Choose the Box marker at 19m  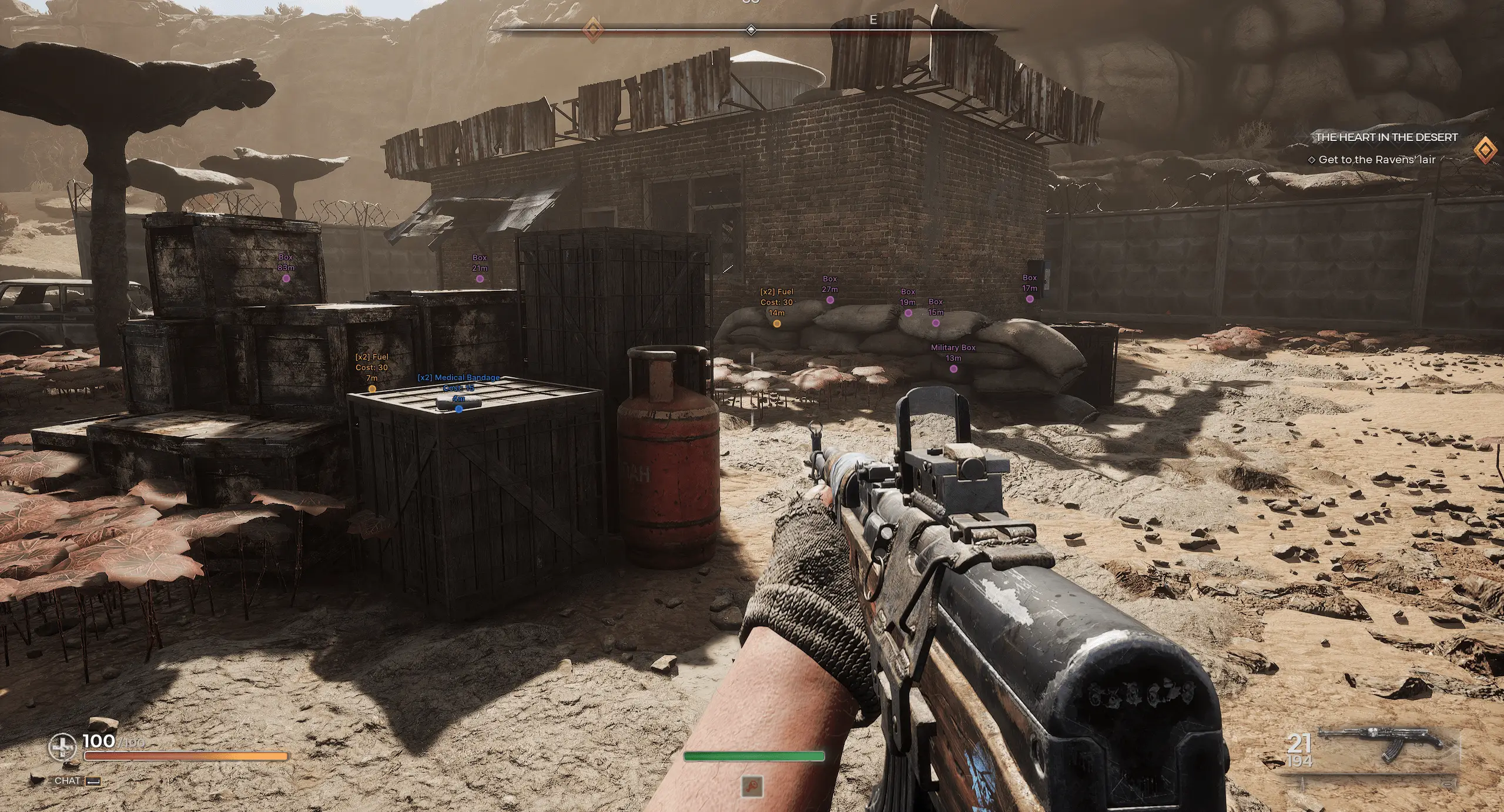(x=908, y=313)
